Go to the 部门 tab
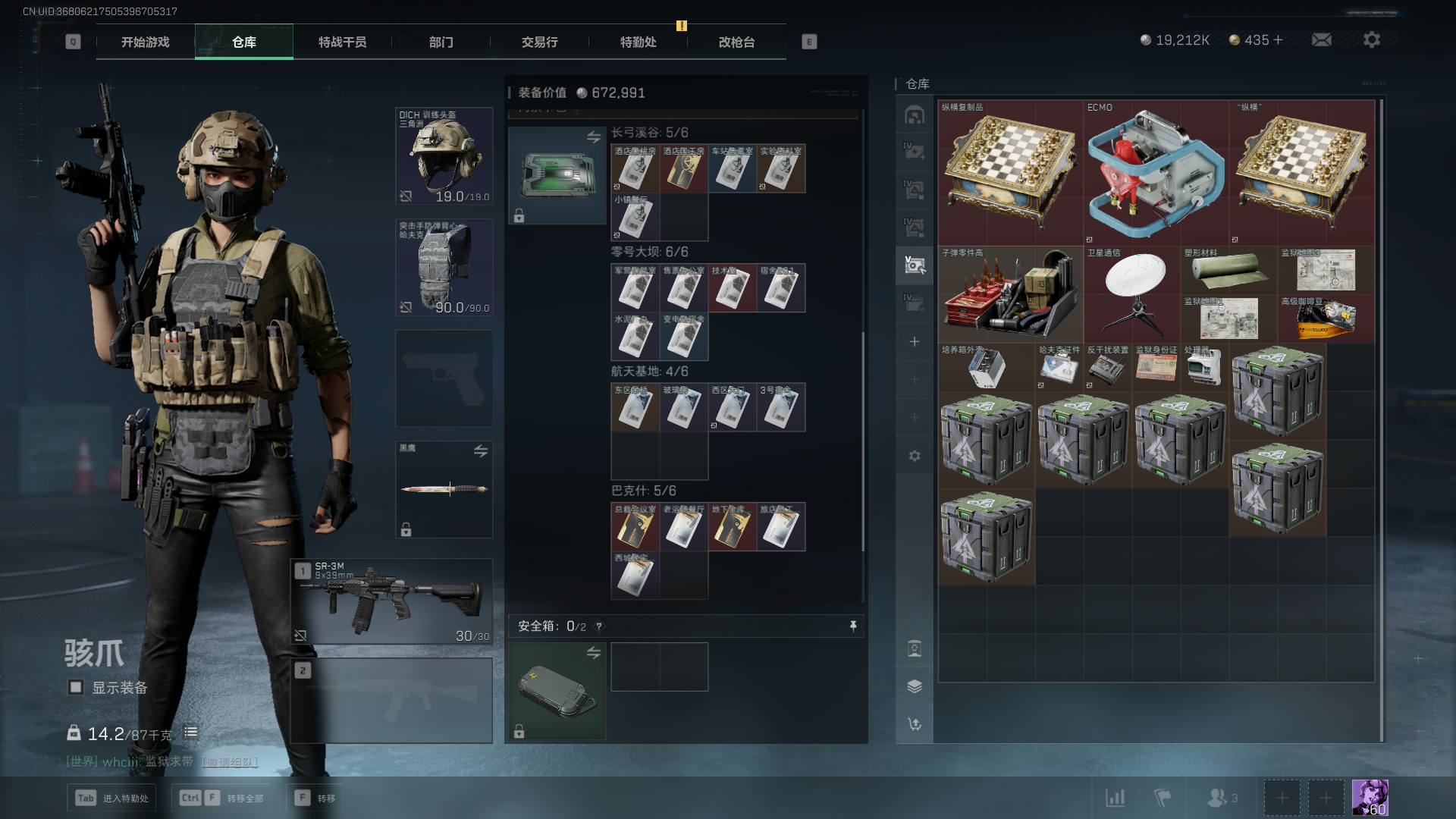The height and width of the screenshot is (819, 1456). click(441, 42)
